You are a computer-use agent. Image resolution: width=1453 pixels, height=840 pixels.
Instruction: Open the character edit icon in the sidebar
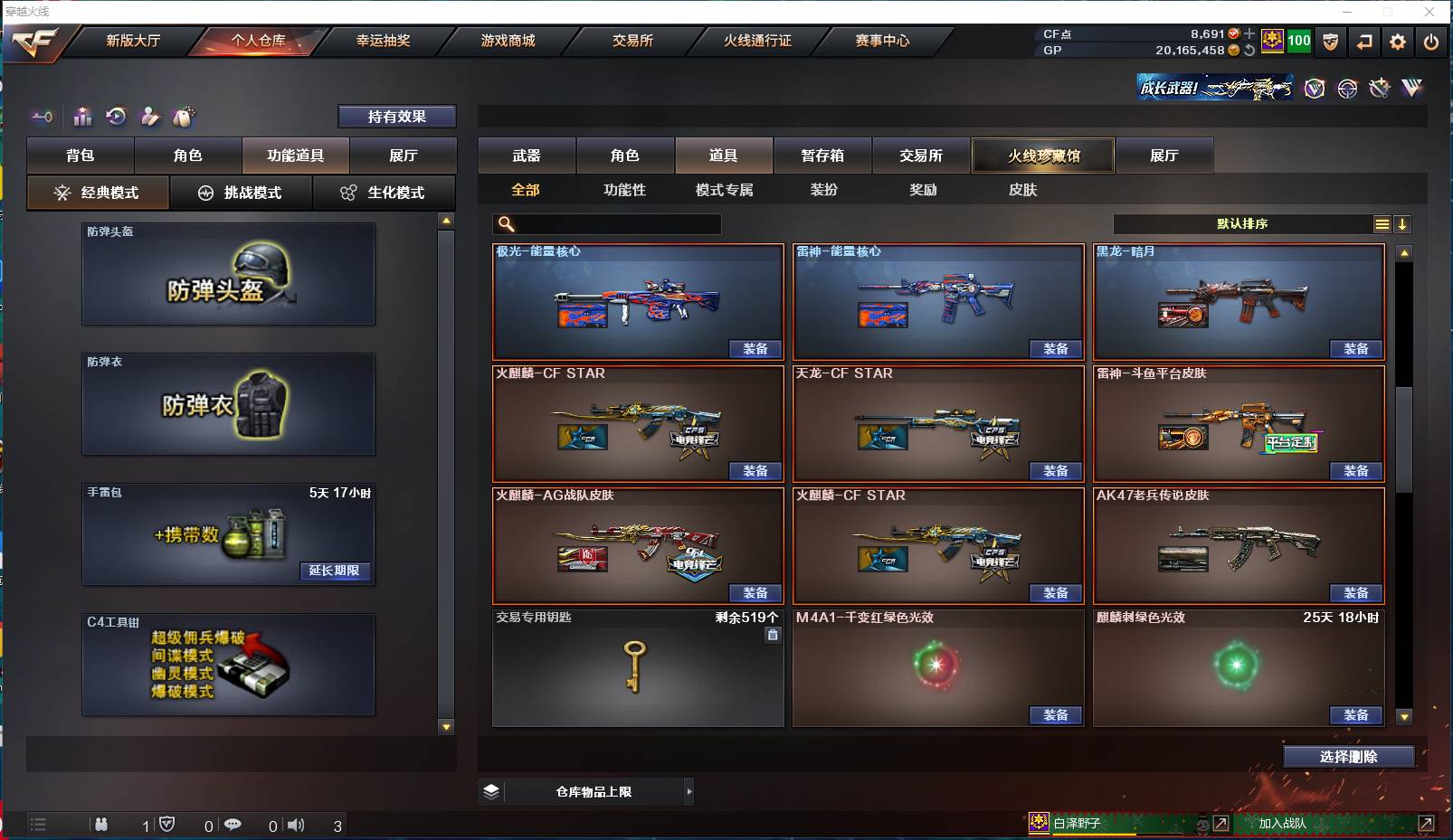(x=150, y=117)
